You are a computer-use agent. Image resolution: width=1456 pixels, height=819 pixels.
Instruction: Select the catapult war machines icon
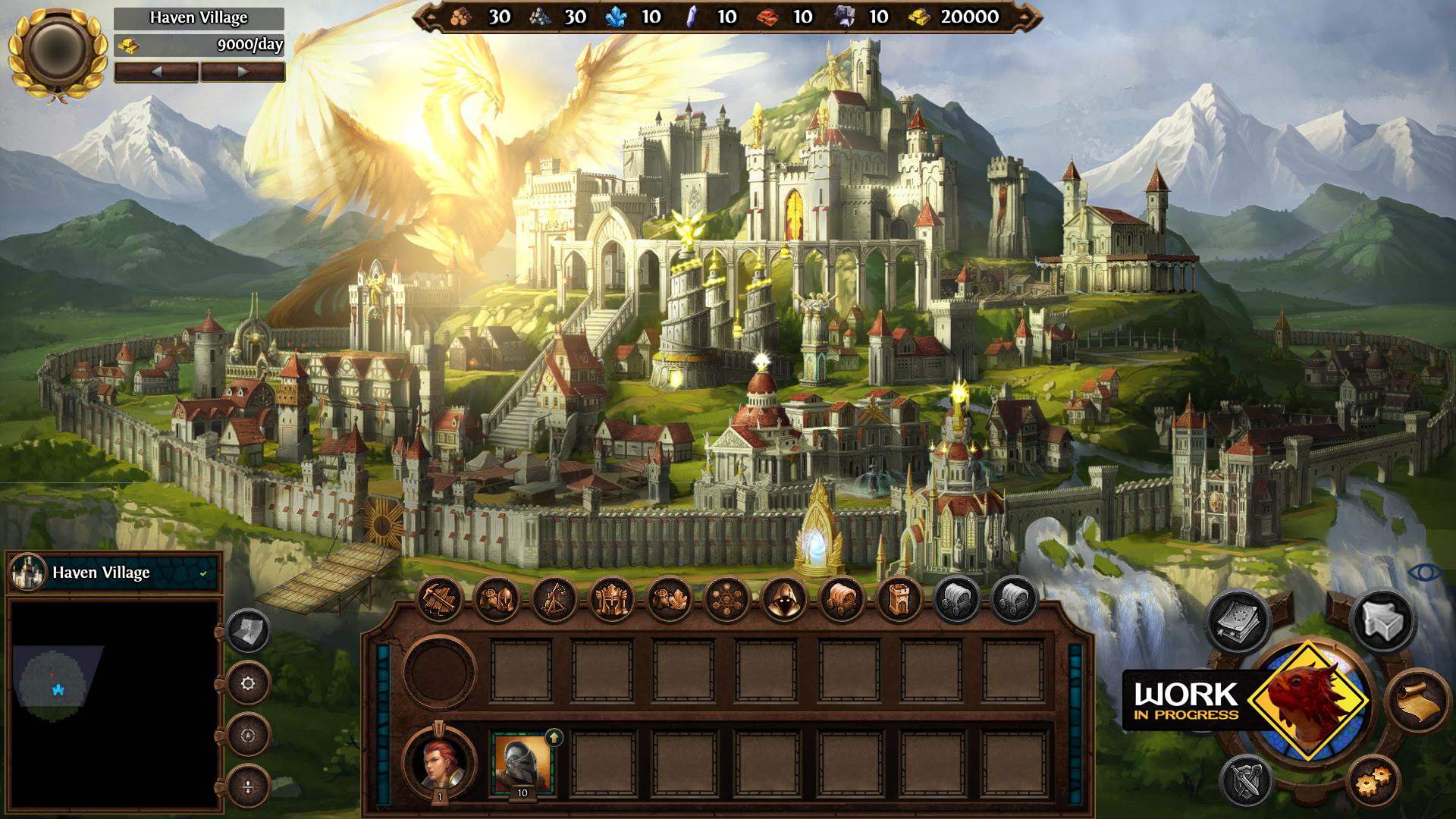coord(554,600)
